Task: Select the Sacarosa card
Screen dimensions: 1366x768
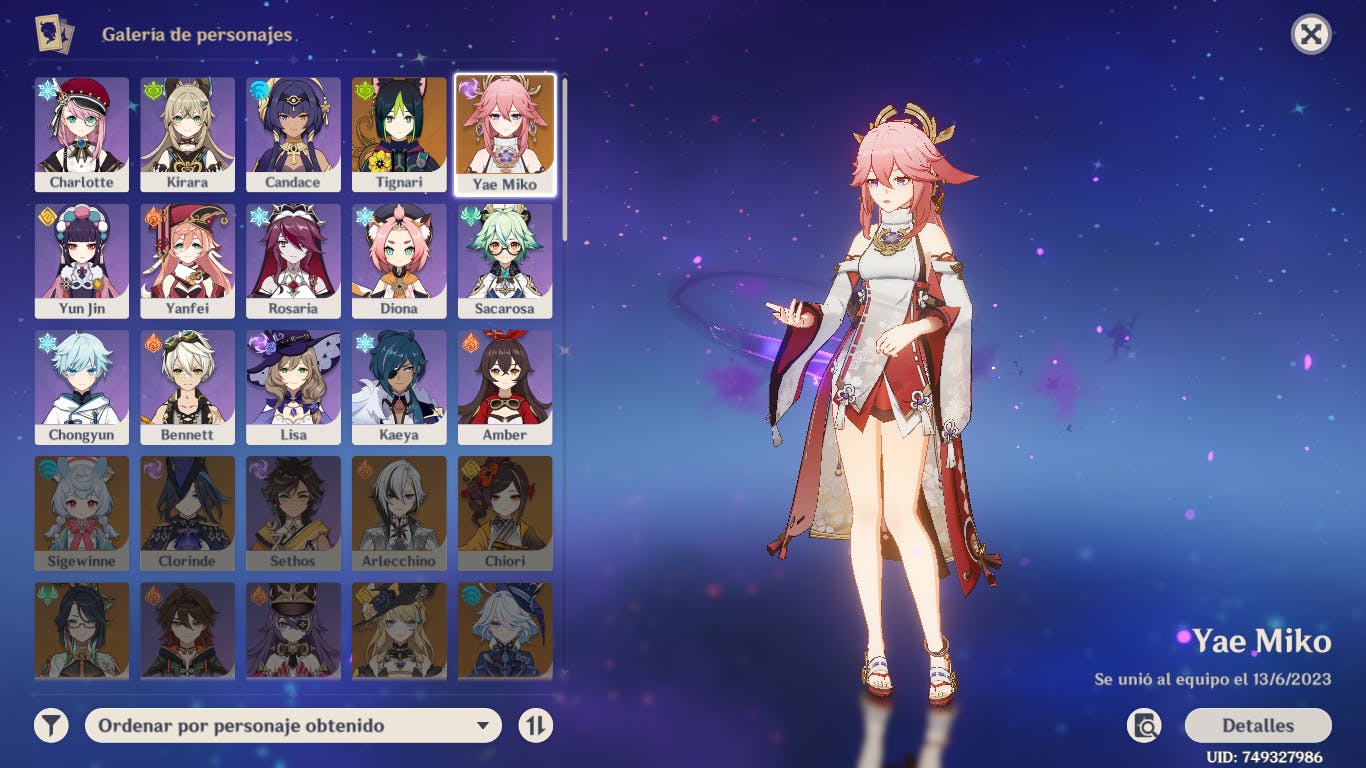Action: (x=505, y=261)
